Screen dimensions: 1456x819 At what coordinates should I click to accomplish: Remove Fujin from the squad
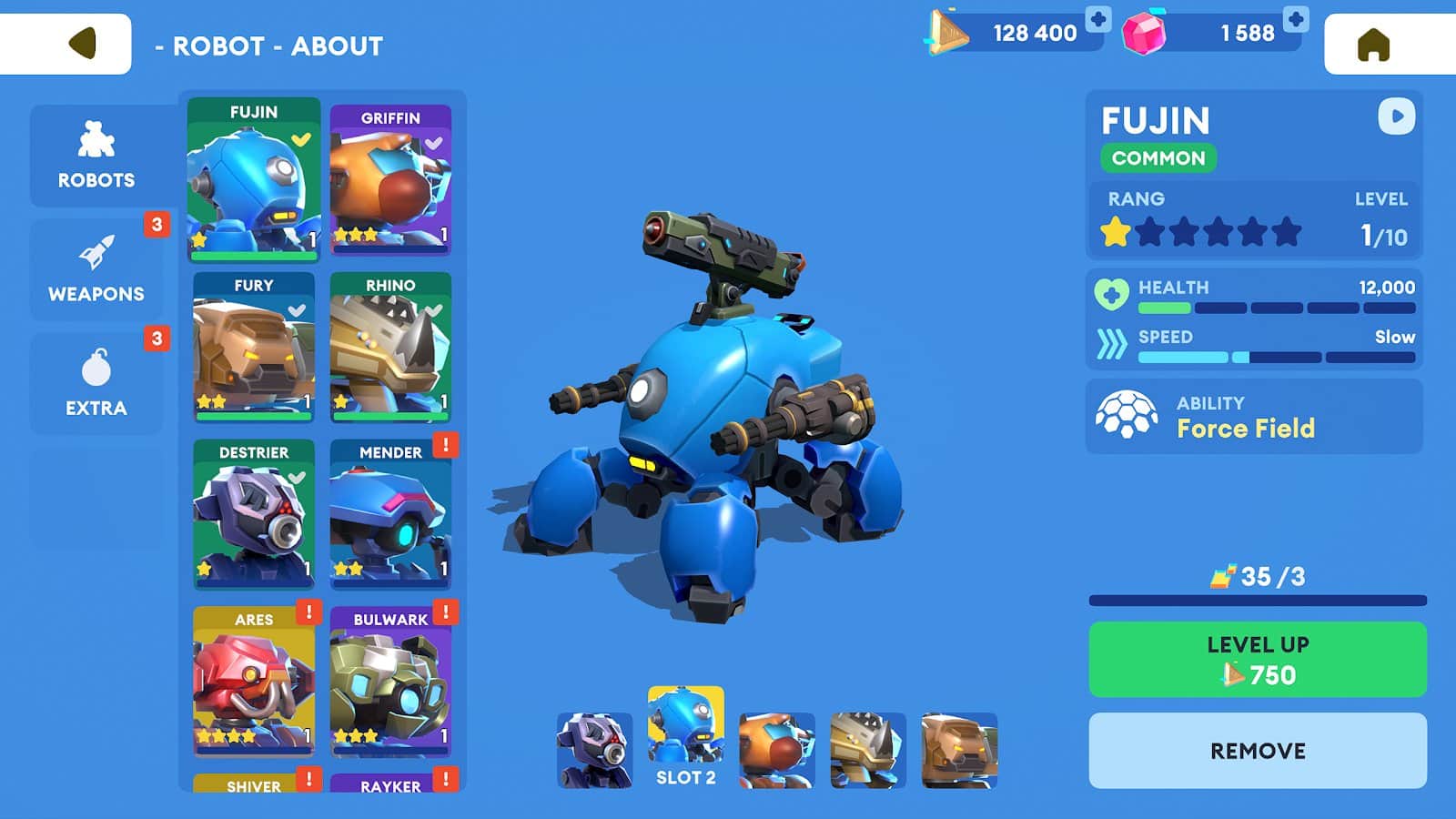[1258, 751]
